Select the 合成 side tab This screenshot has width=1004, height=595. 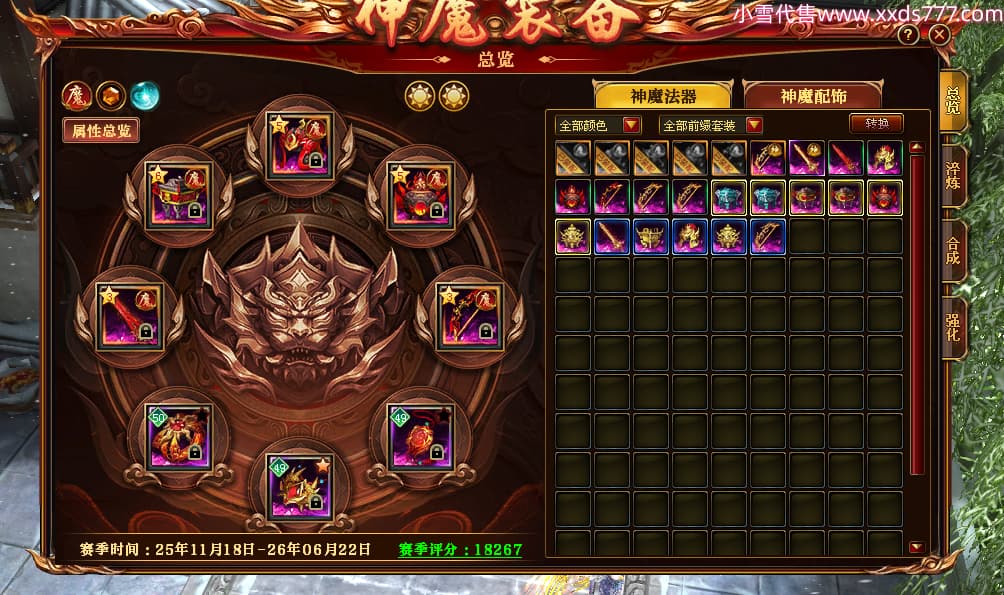click(x=953, y=255)
